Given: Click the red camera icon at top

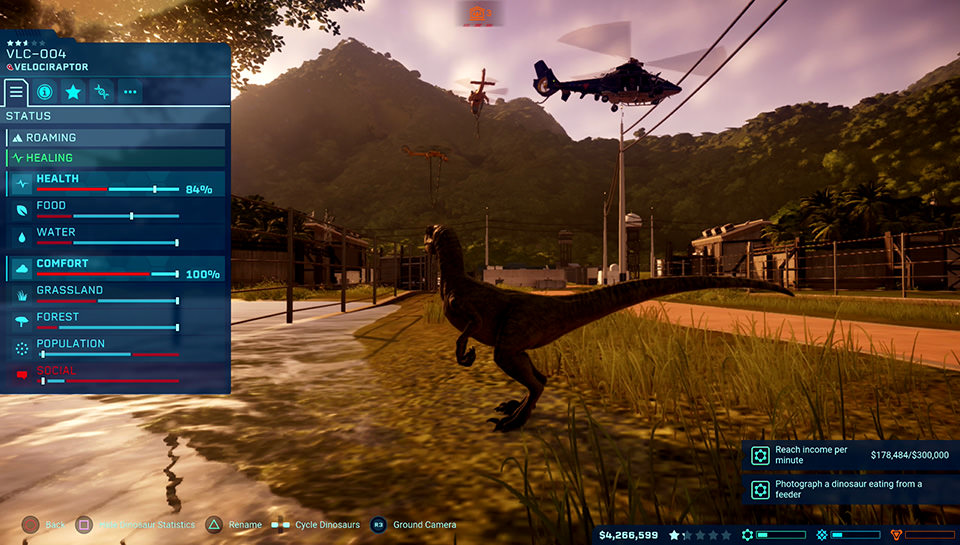Looking at the screenshot, I should [x=478, y=12].
